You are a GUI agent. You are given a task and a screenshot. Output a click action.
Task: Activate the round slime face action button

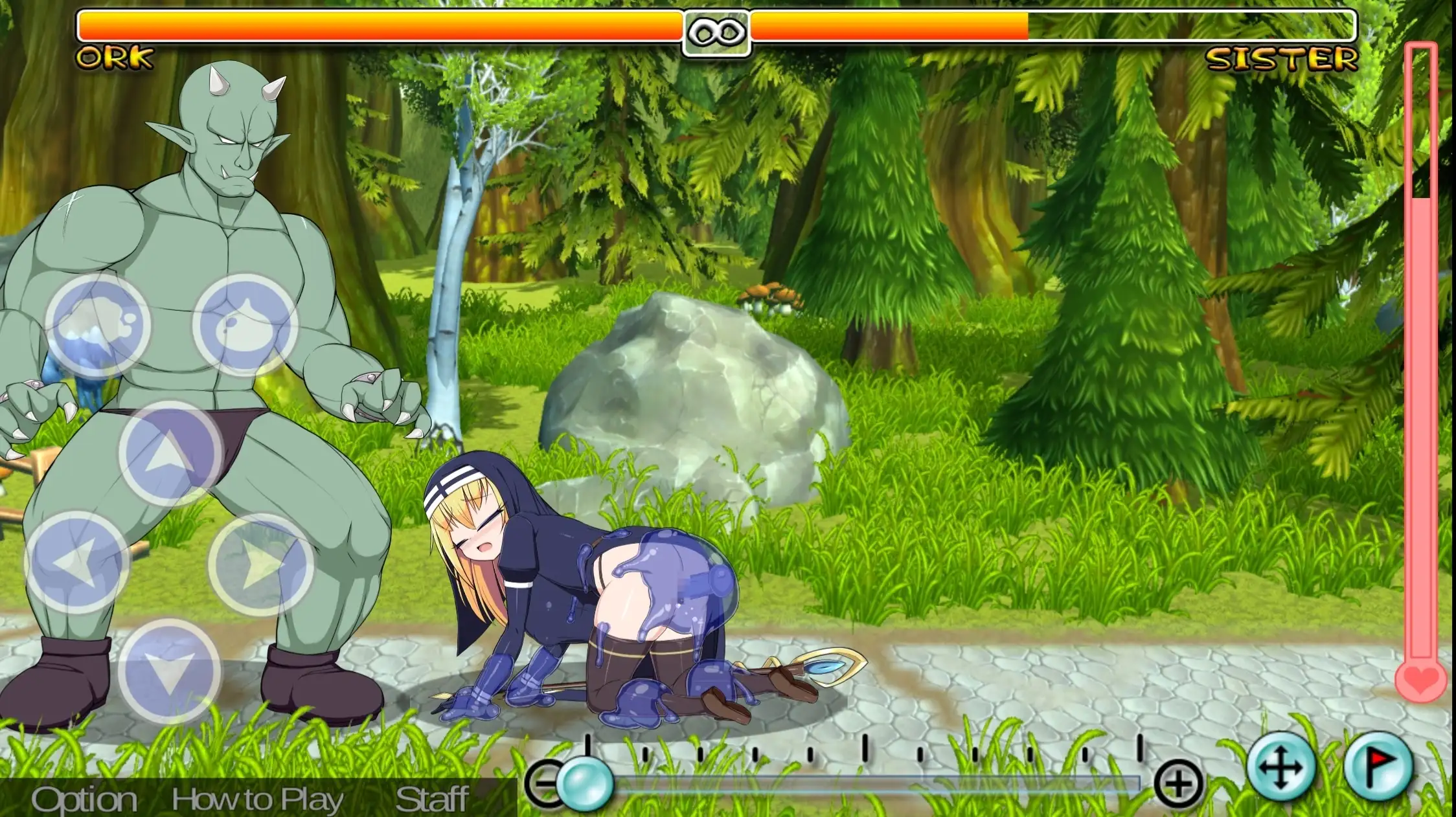pyautogui.click(x=245, y=324)
